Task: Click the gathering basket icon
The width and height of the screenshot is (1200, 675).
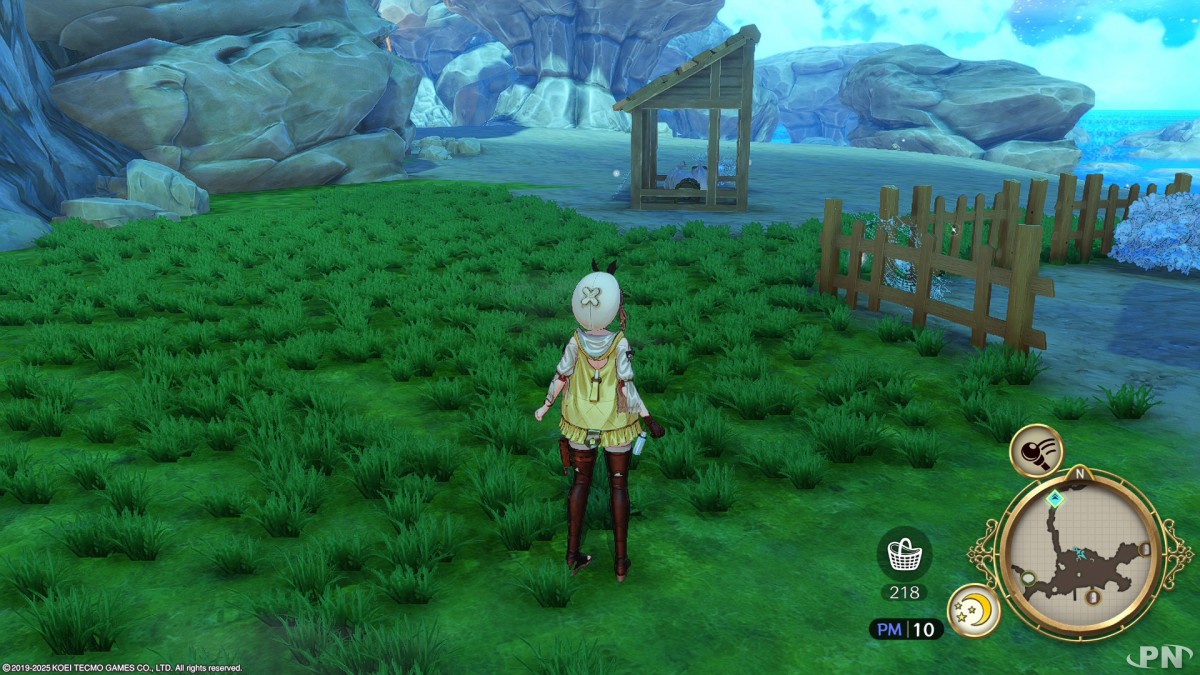Action: pyautogui.click(x=904, y=553)
